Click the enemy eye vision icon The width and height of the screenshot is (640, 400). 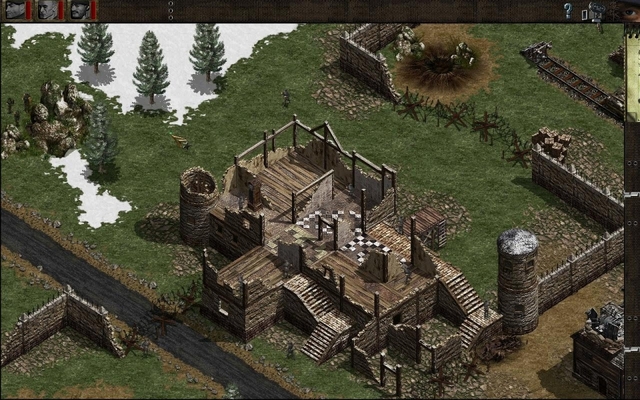629,12
